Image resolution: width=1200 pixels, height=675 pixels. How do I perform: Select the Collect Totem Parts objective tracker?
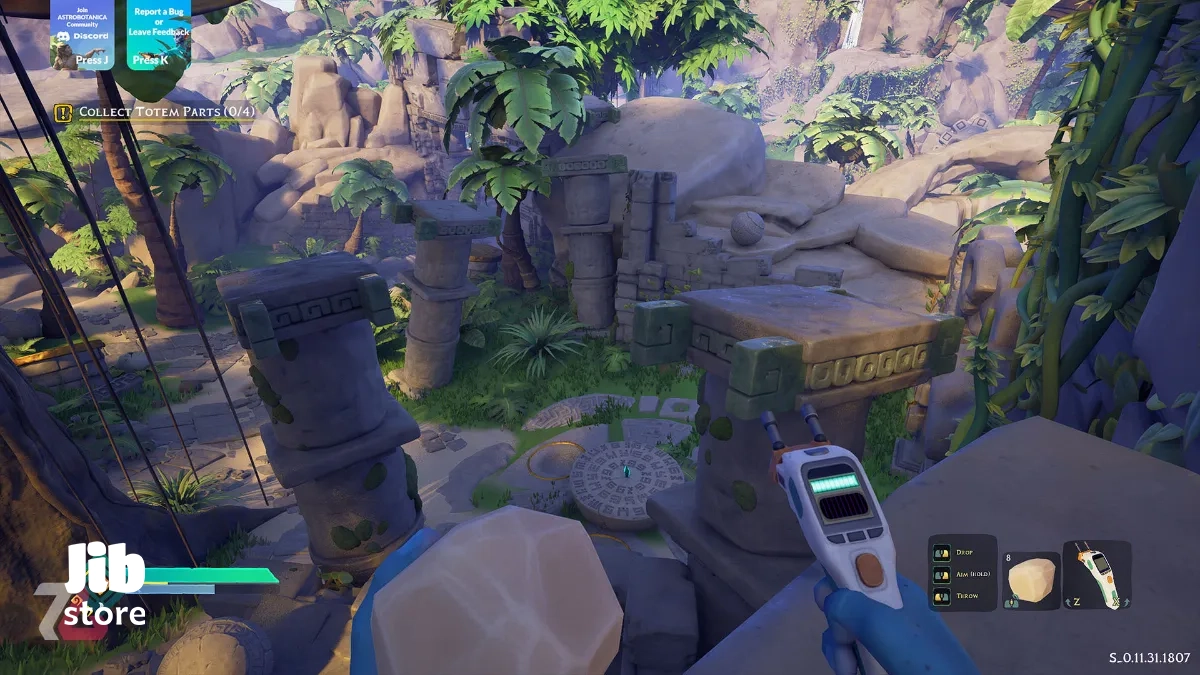coord(154,112)
